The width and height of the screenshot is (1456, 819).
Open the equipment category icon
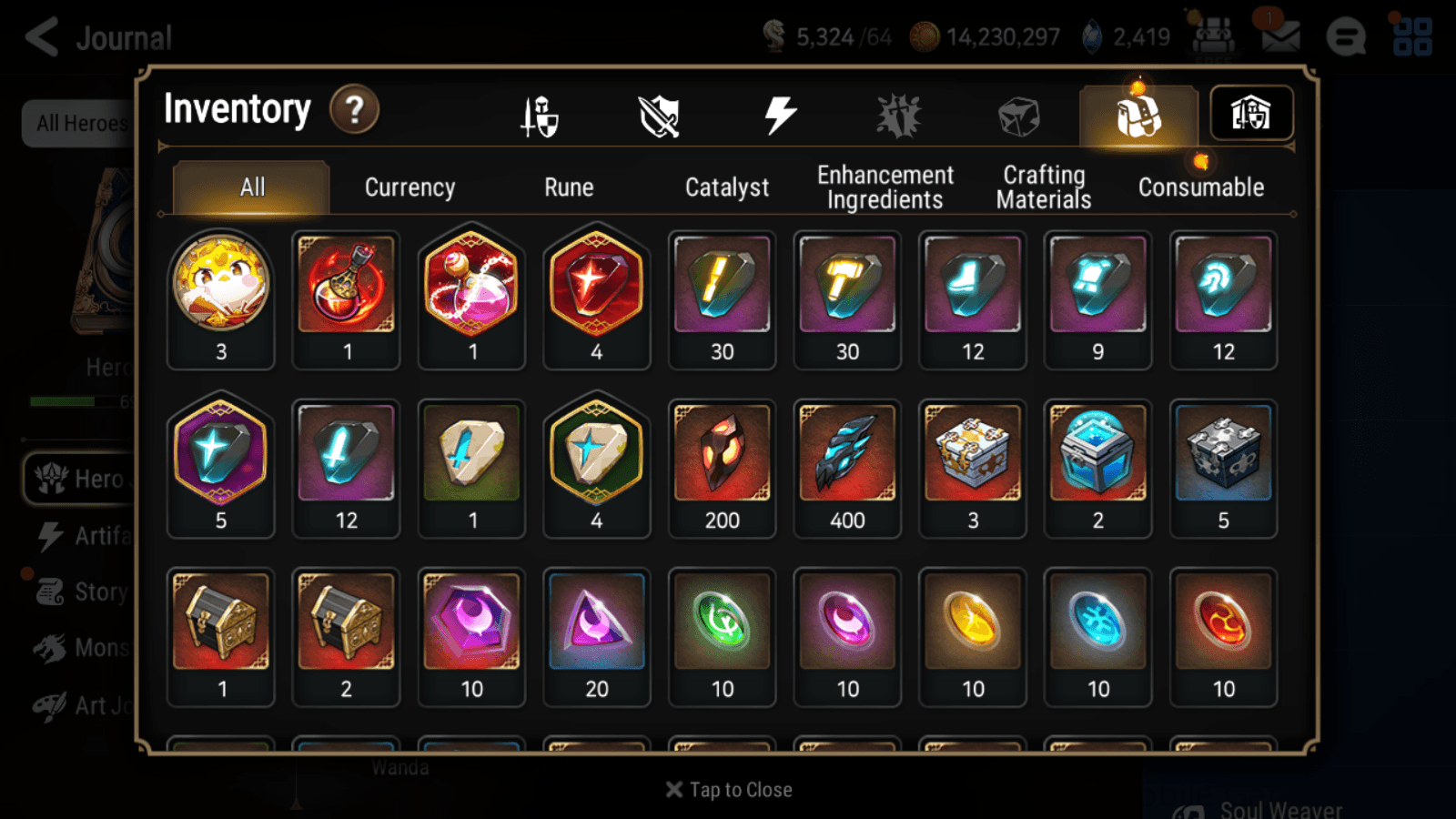(x=540, y=113)
